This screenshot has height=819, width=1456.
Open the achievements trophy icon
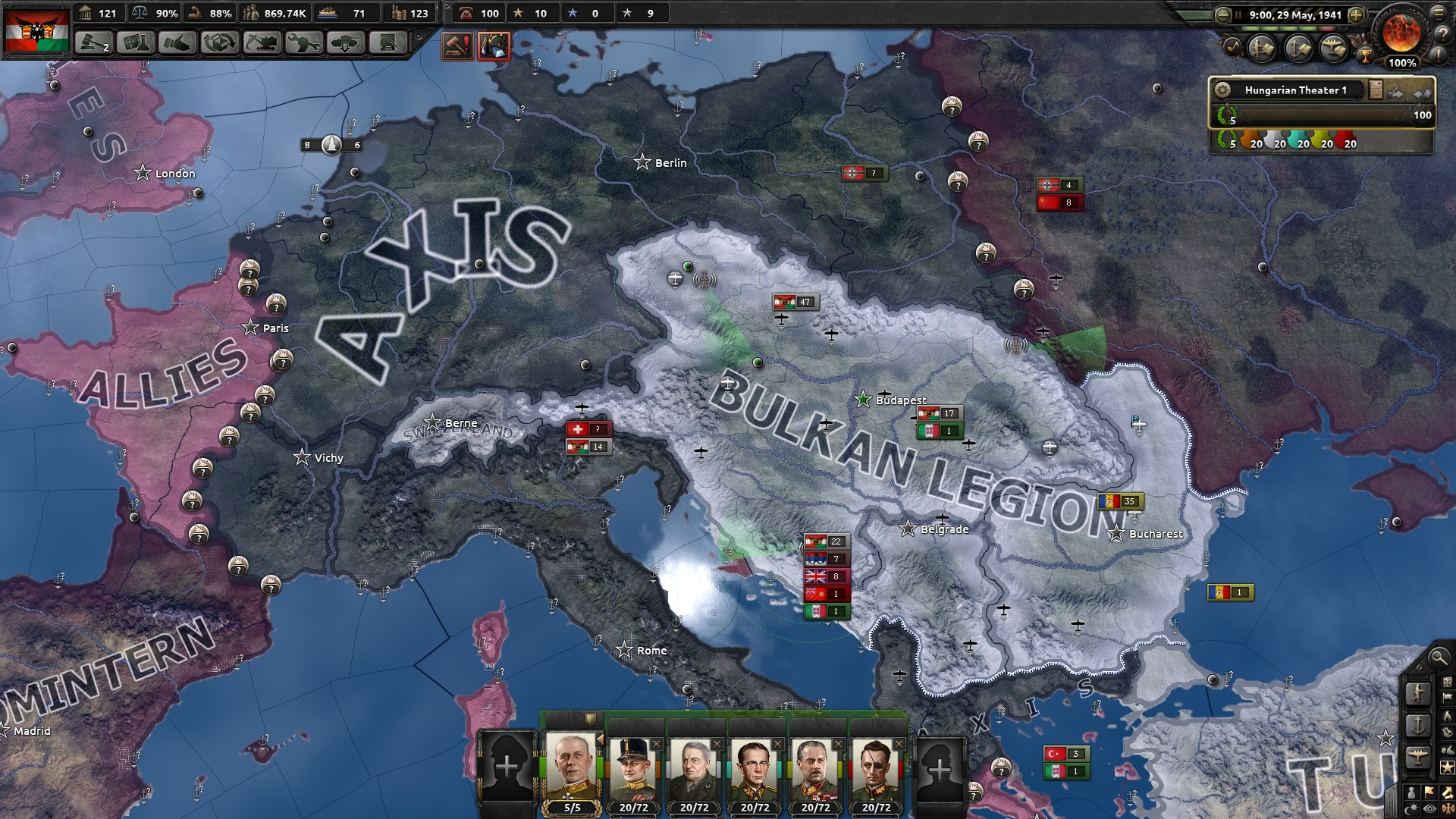[1366, 56]
